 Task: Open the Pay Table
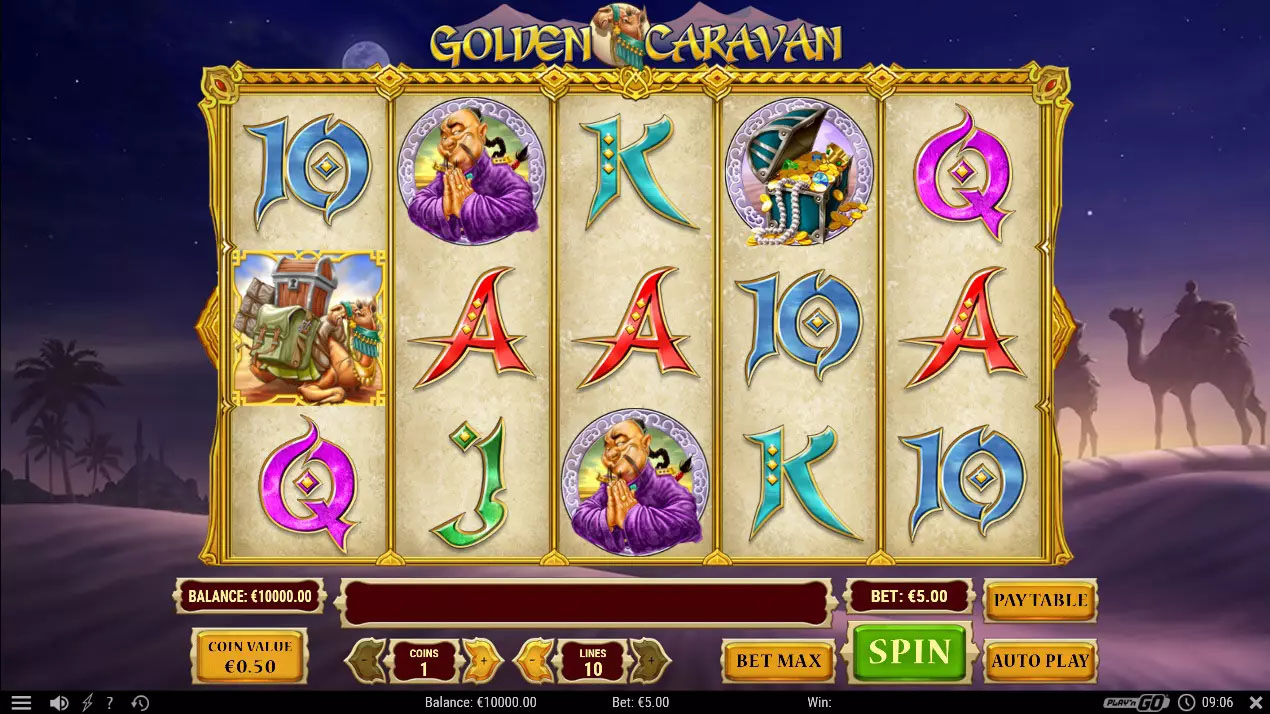click(x=1040, y=600)
